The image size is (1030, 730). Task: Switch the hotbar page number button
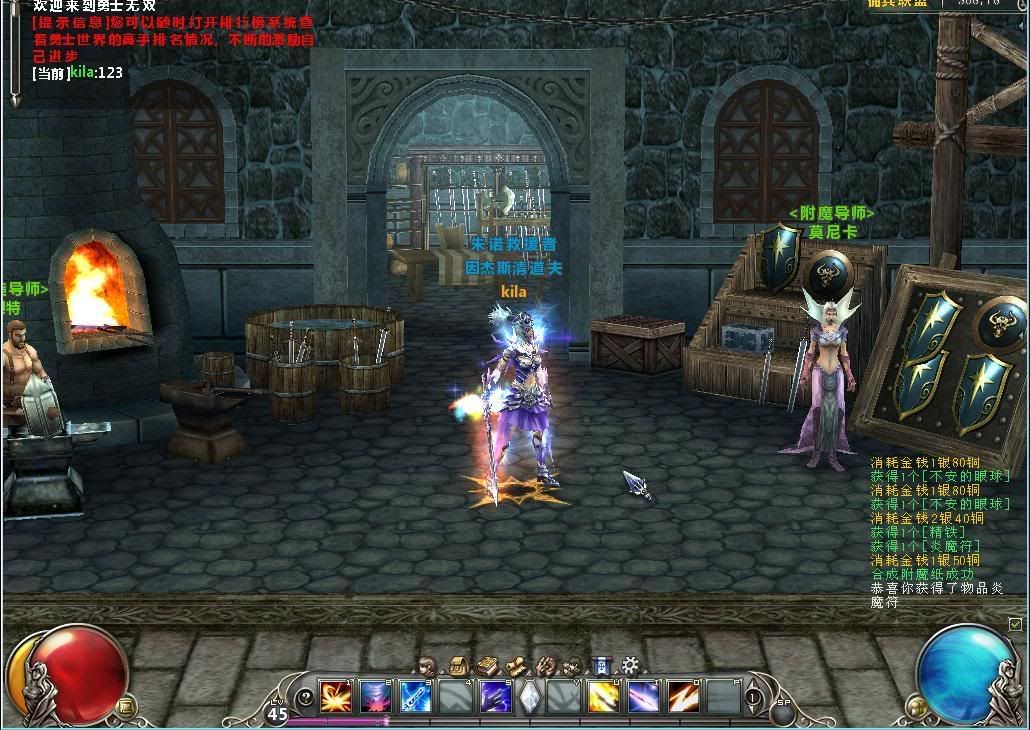click(x=753, y=697)
